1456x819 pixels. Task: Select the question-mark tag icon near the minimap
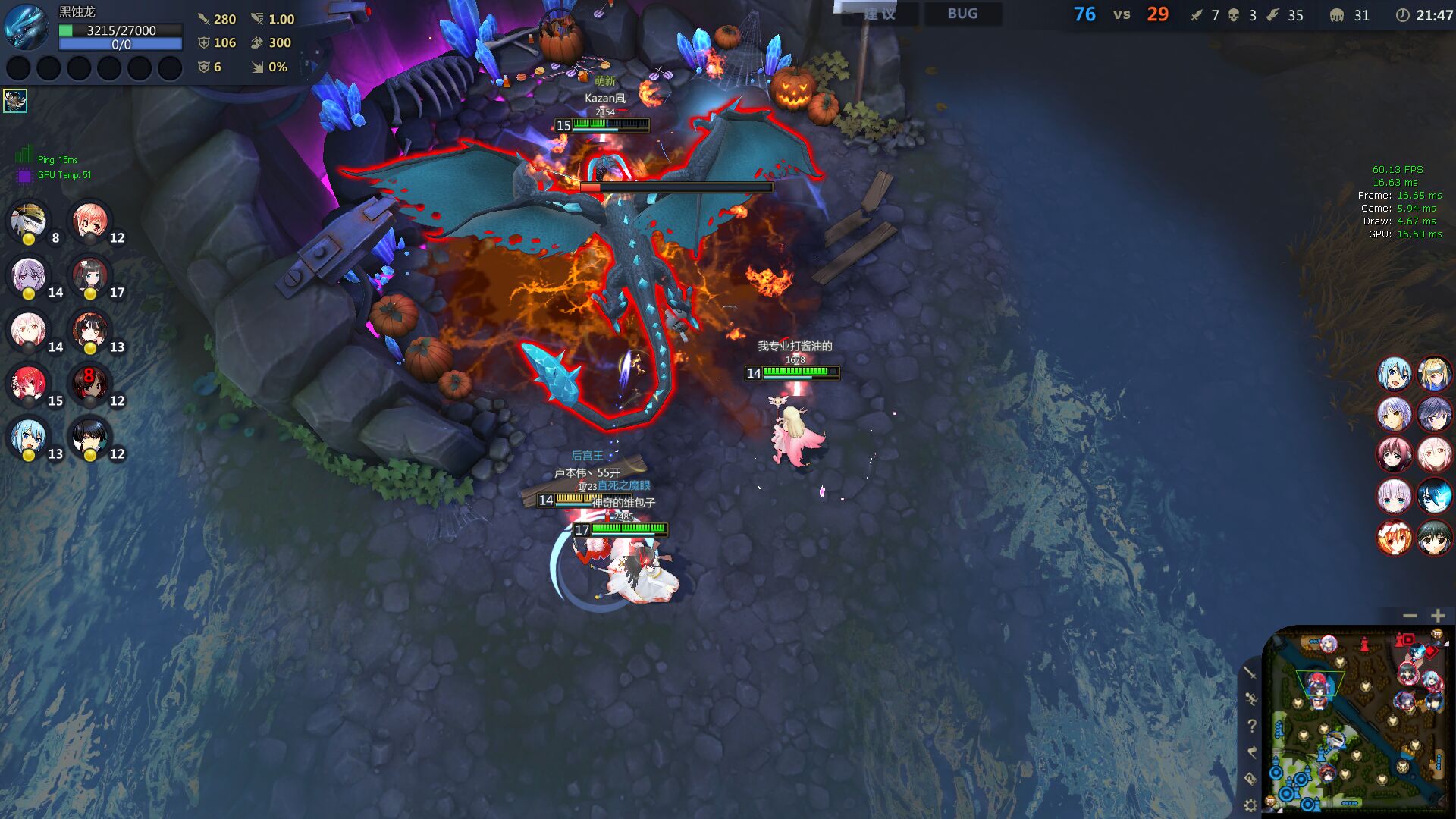[1250, 779]
